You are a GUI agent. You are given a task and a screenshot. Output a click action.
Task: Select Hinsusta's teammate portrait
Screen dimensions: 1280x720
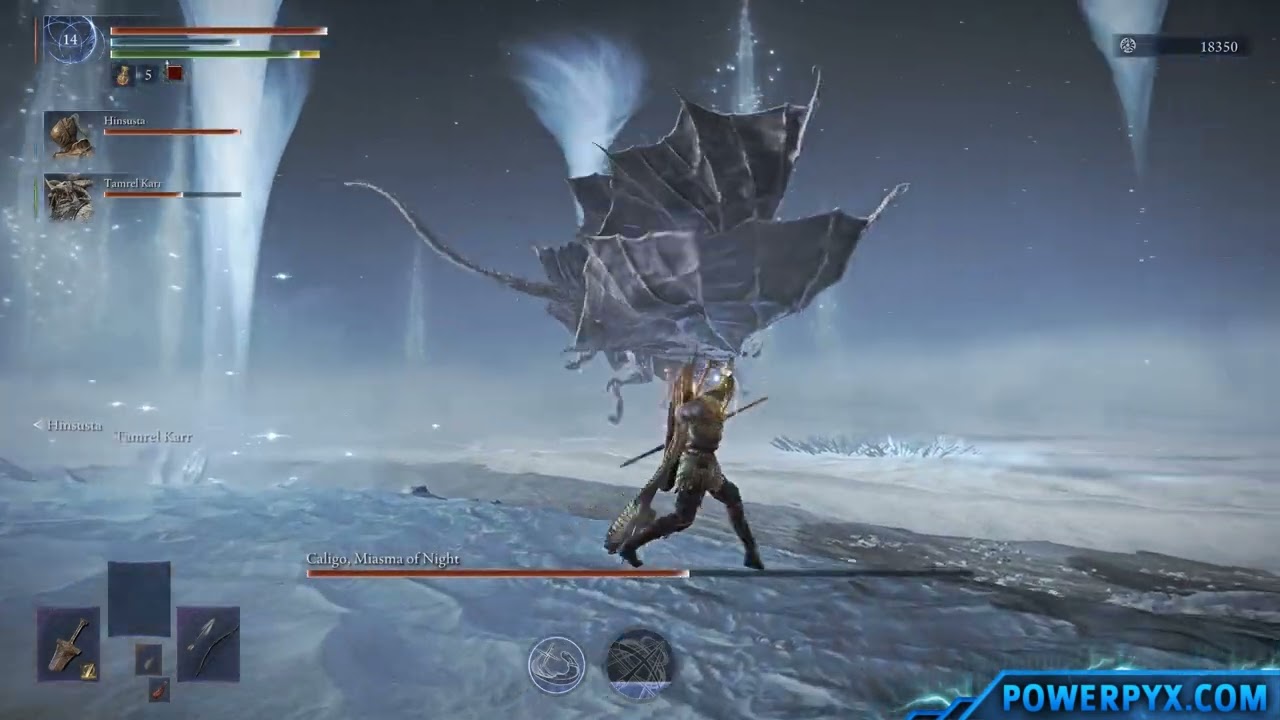[x=70, y=135]
